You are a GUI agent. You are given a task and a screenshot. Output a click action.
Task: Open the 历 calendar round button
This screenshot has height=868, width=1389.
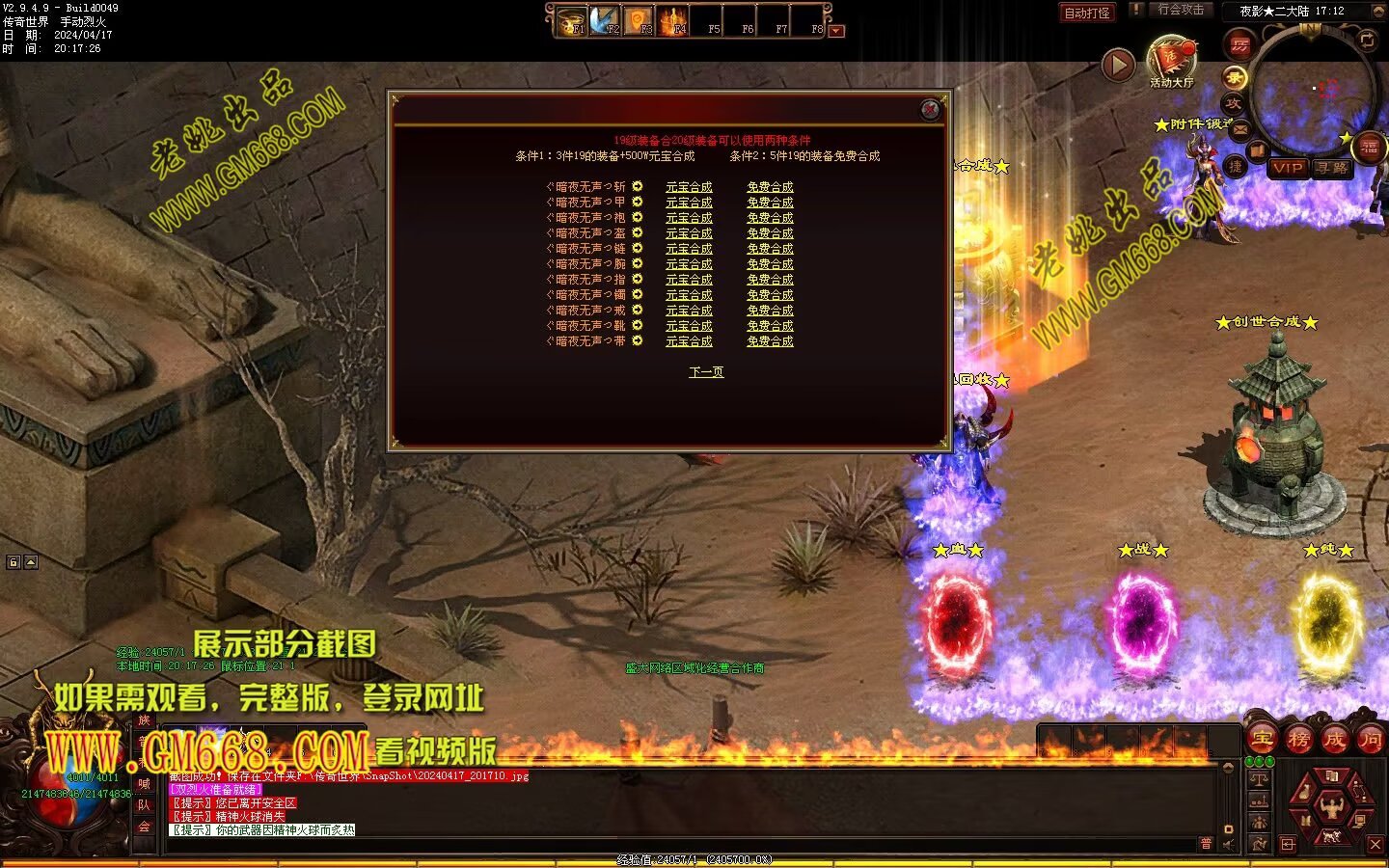(1239, 44)
